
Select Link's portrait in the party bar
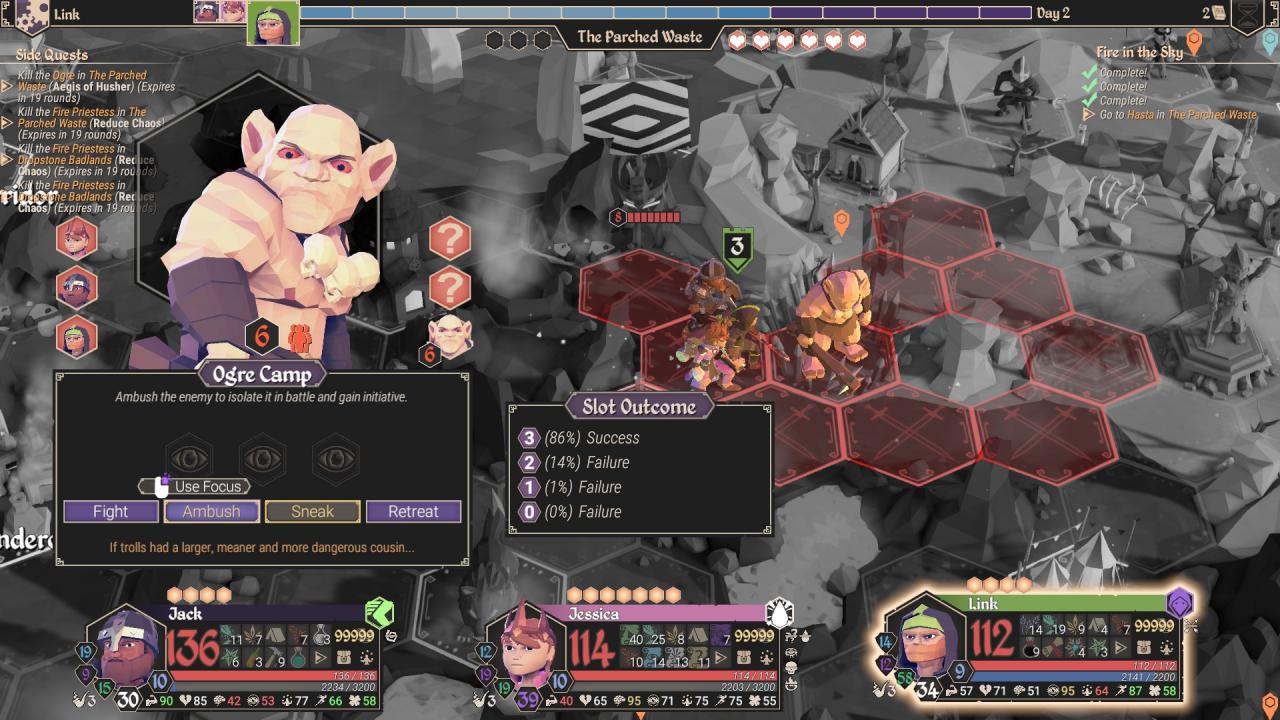click(925, 641)
